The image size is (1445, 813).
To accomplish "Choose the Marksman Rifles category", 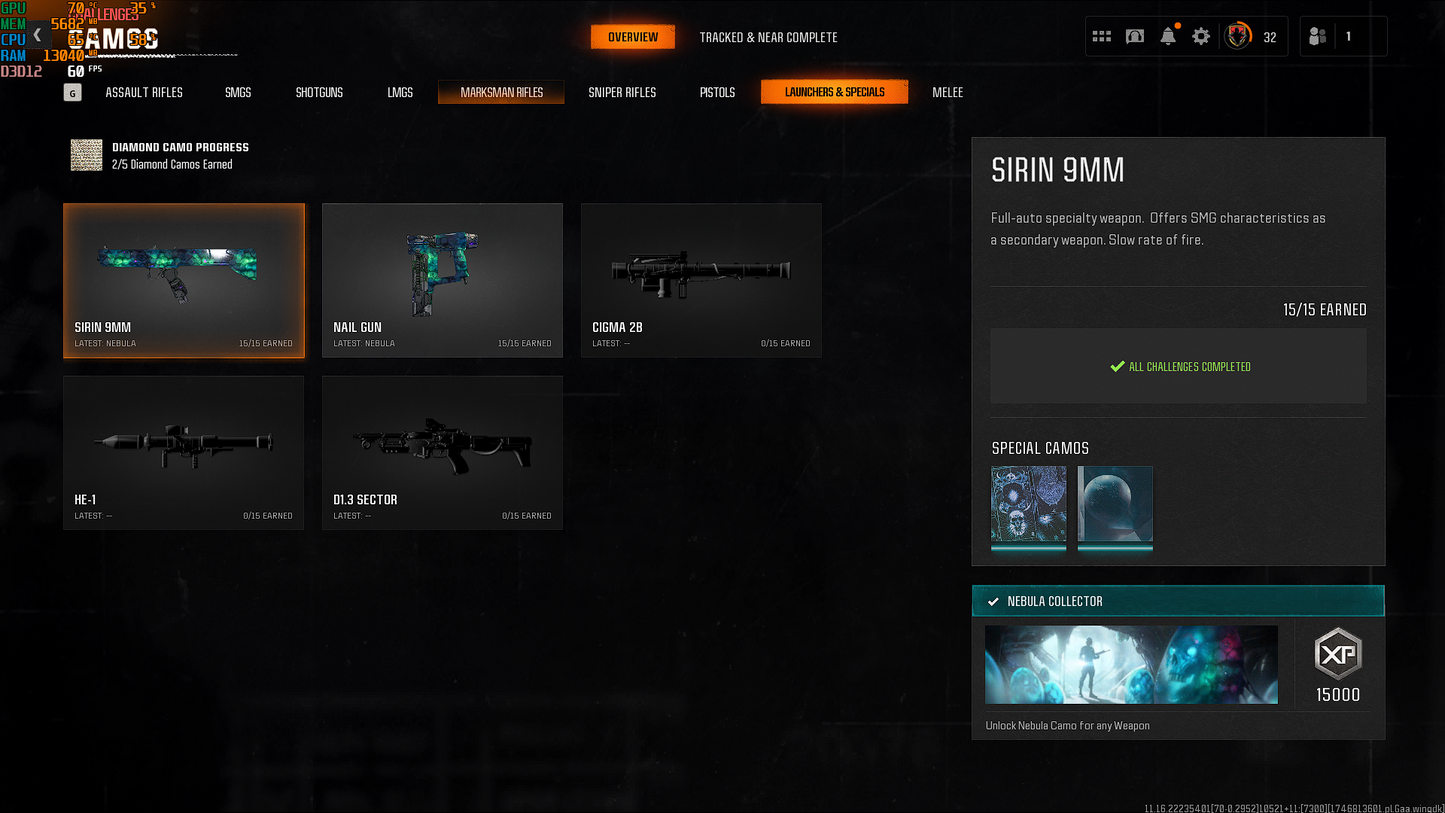I will point(501,92).
